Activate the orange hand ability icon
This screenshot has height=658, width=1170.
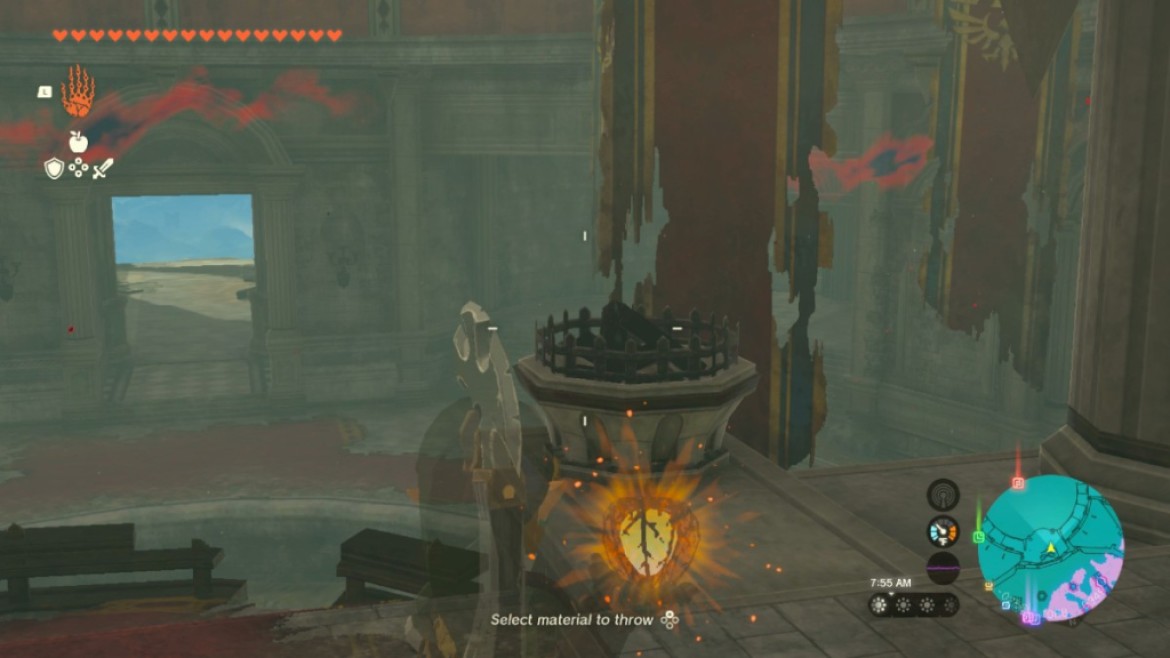pyautogui.click(x=78, y=93)
